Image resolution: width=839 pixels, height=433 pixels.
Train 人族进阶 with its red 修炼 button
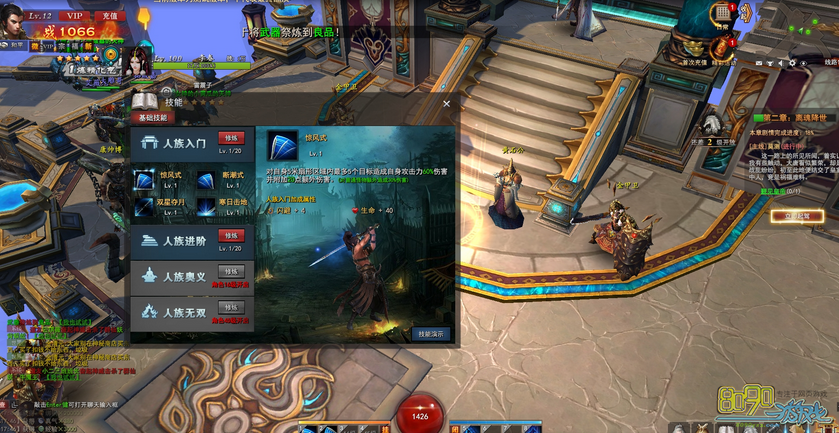[231, 235]
